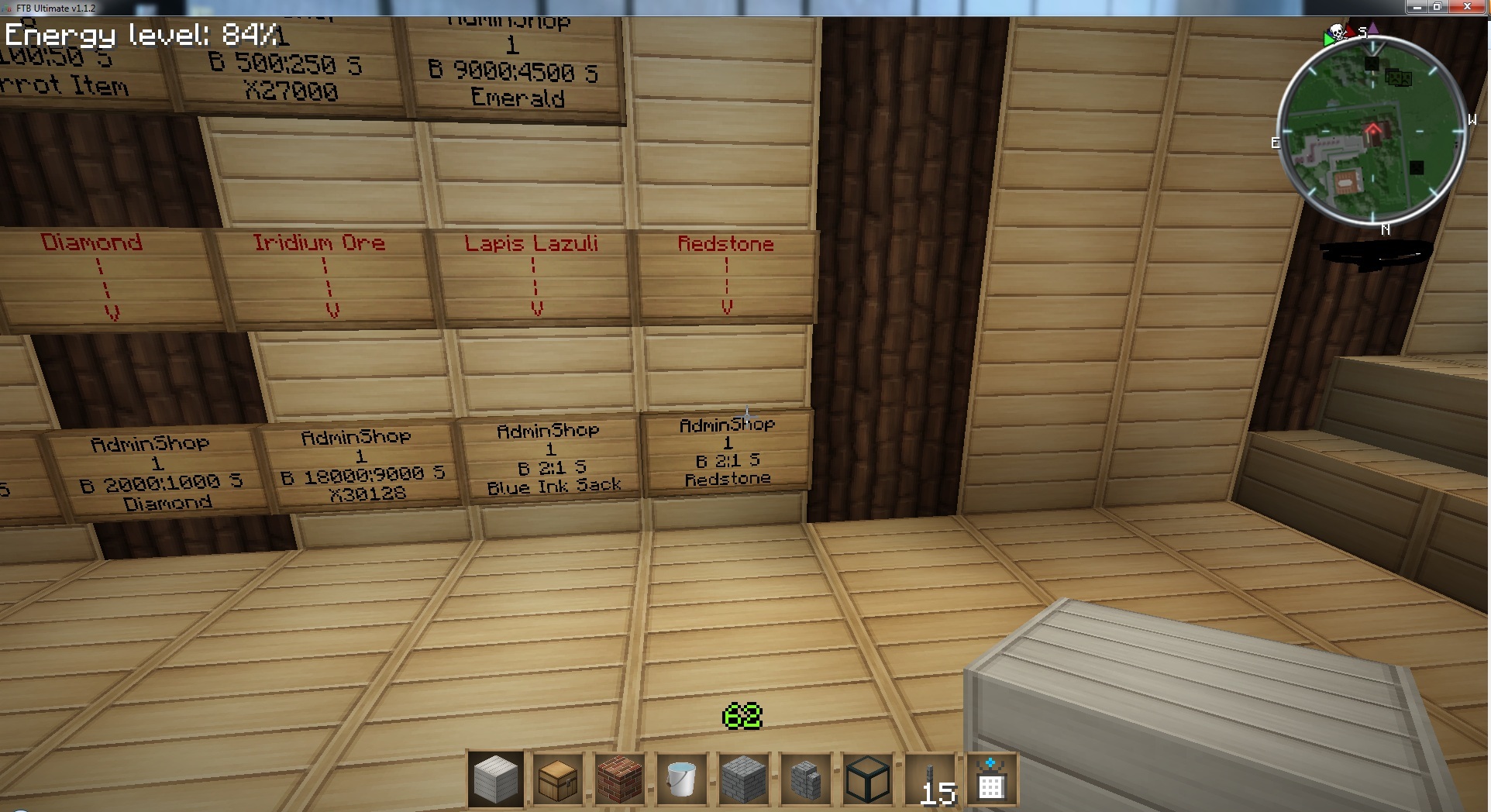Select the iron block in hotbar slot one
The height and width of the screenshot is (812, 1491).
coord(496,779)
